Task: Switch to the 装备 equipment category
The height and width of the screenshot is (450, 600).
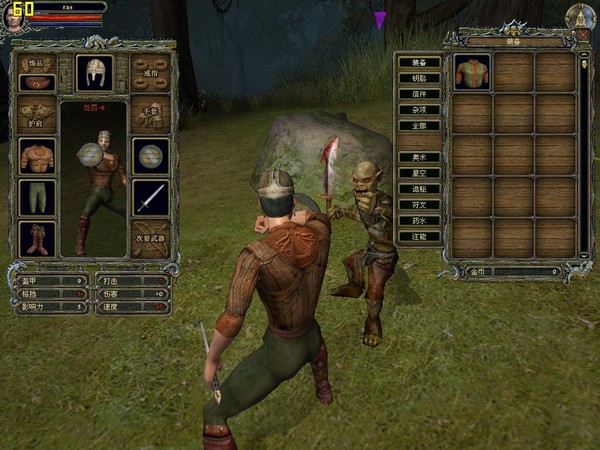Action: pyautogui.click(x=419, y=62)
